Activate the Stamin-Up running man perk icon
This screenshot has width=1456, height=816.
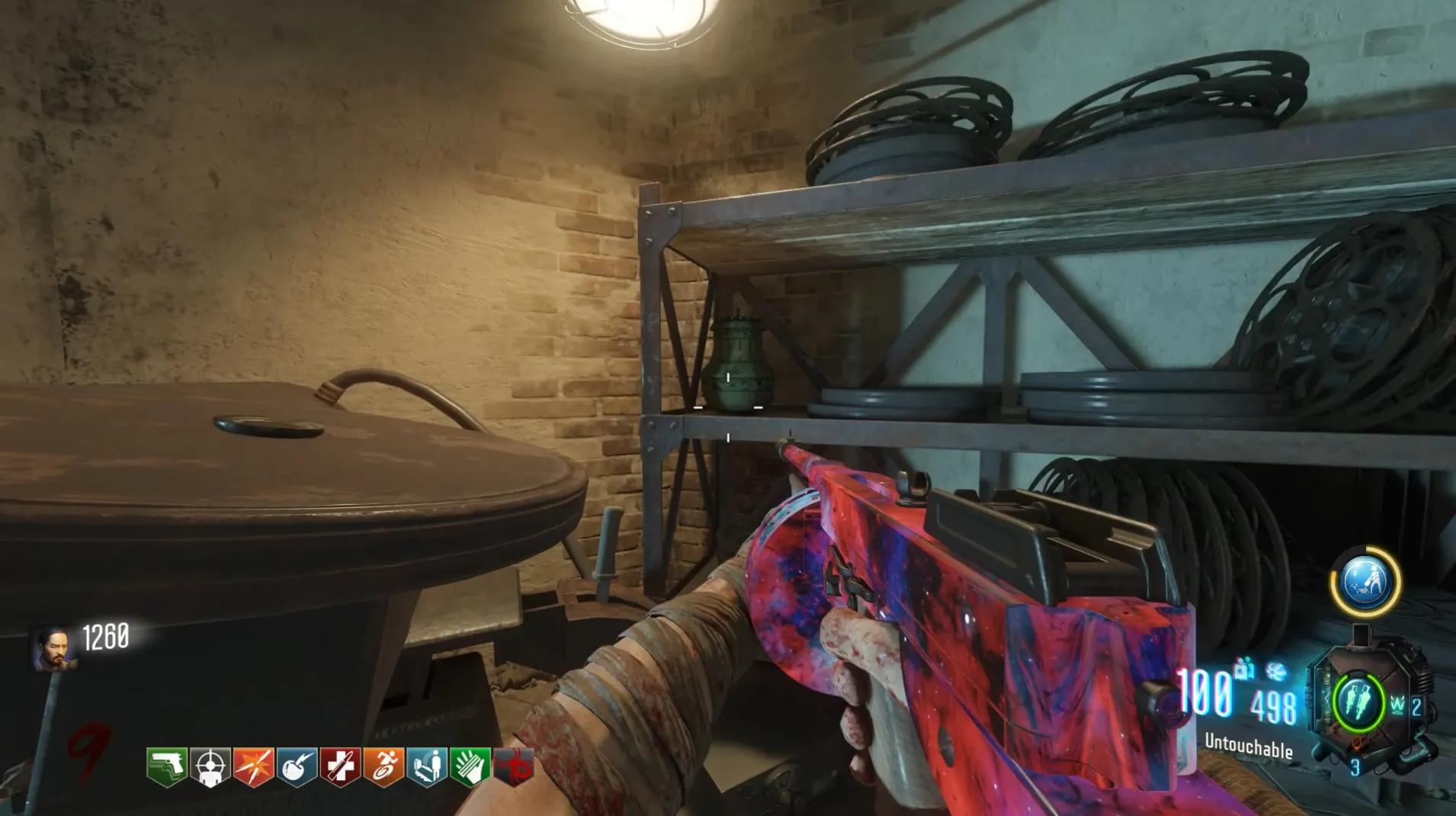click(383, 766)
